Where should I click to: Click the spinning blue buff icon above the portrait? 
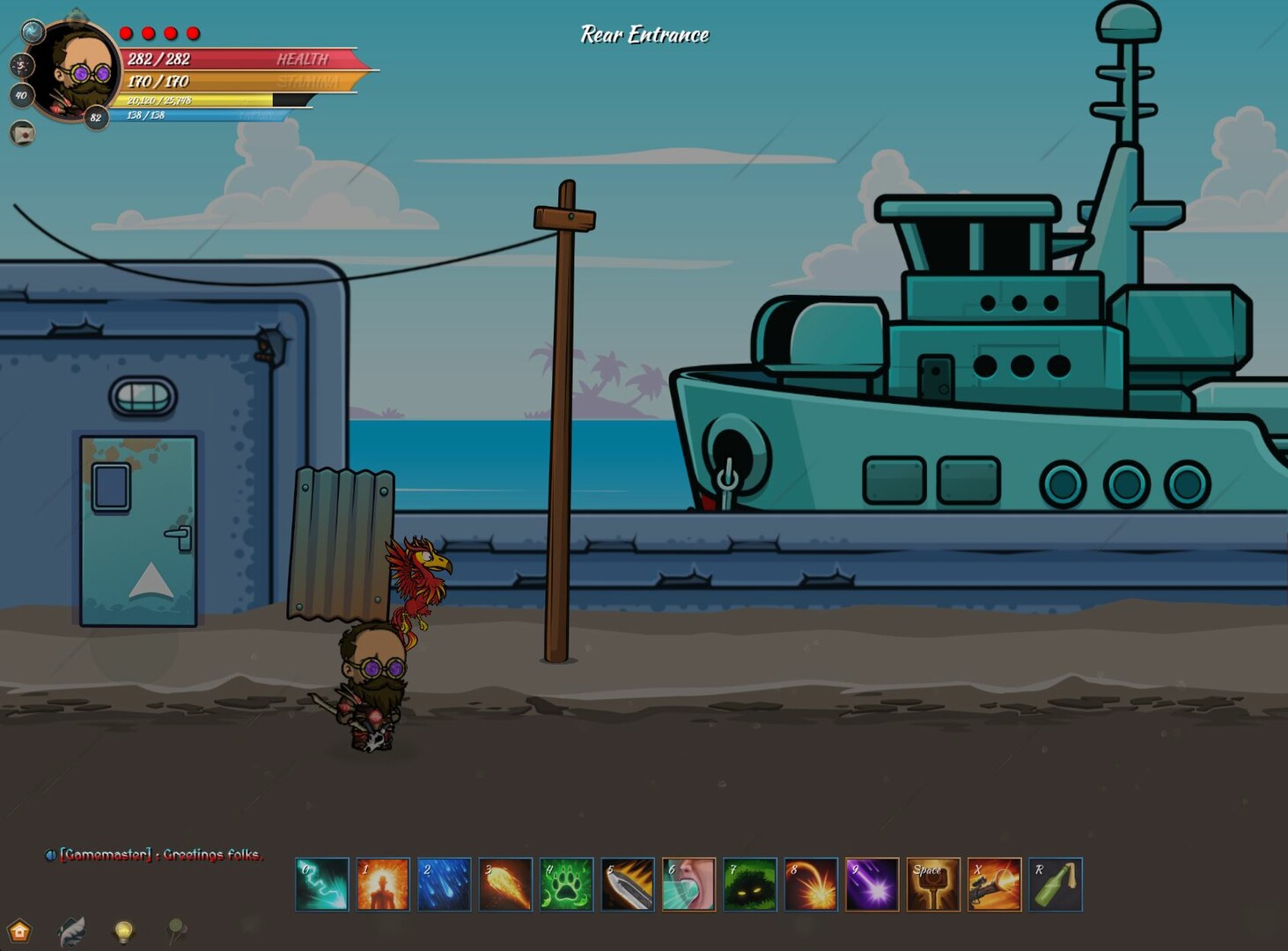32,30
